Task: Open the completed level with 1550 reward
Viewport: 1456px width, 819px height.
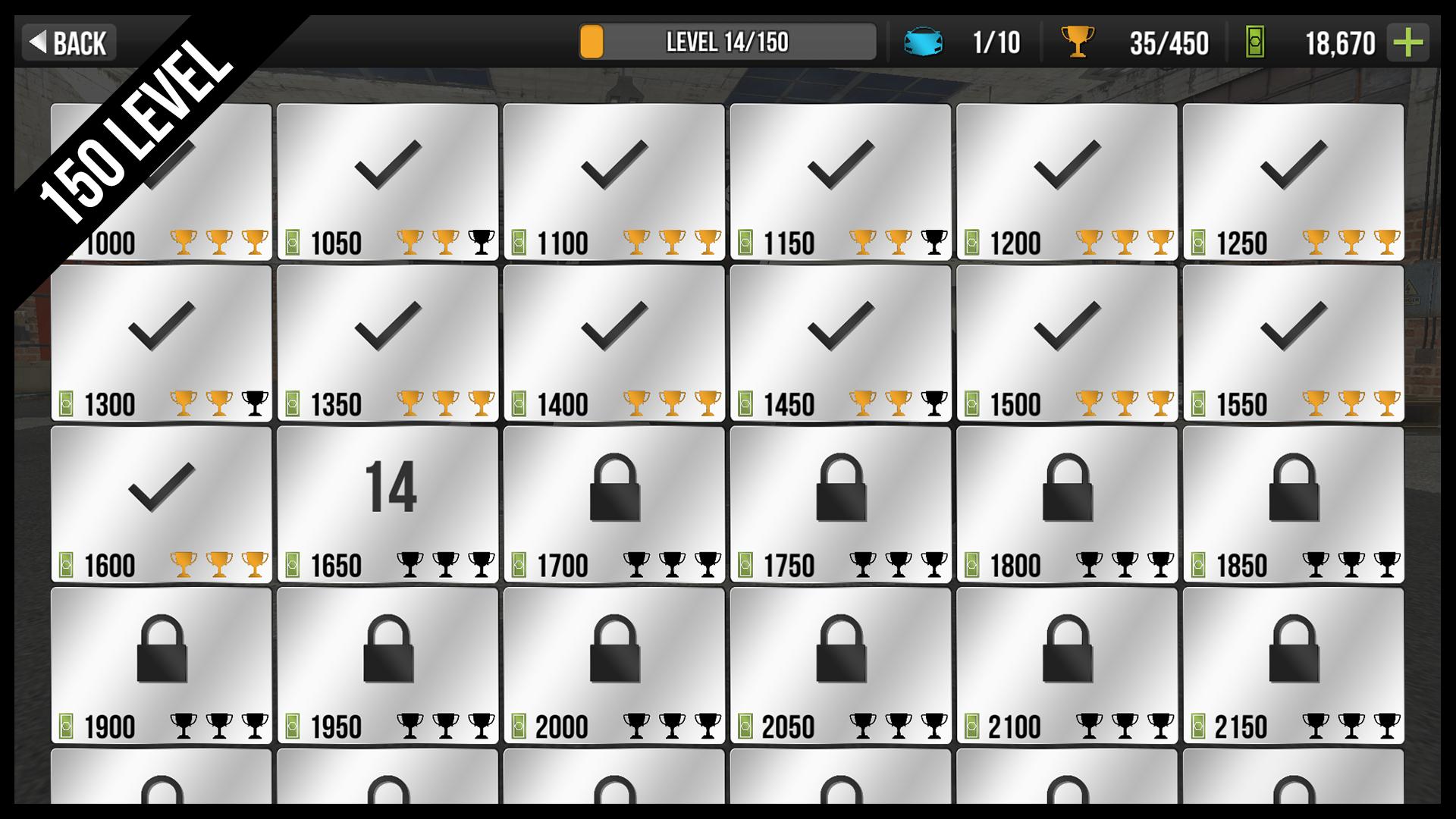Action: [x=1293, y=343]
